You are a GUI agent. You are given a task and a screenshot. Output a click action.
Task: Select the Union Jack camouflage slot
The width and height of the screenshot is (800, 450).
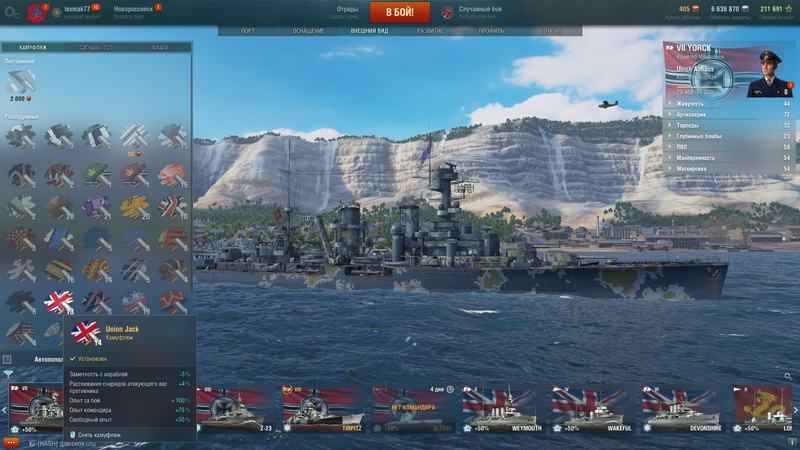[59, 302]
